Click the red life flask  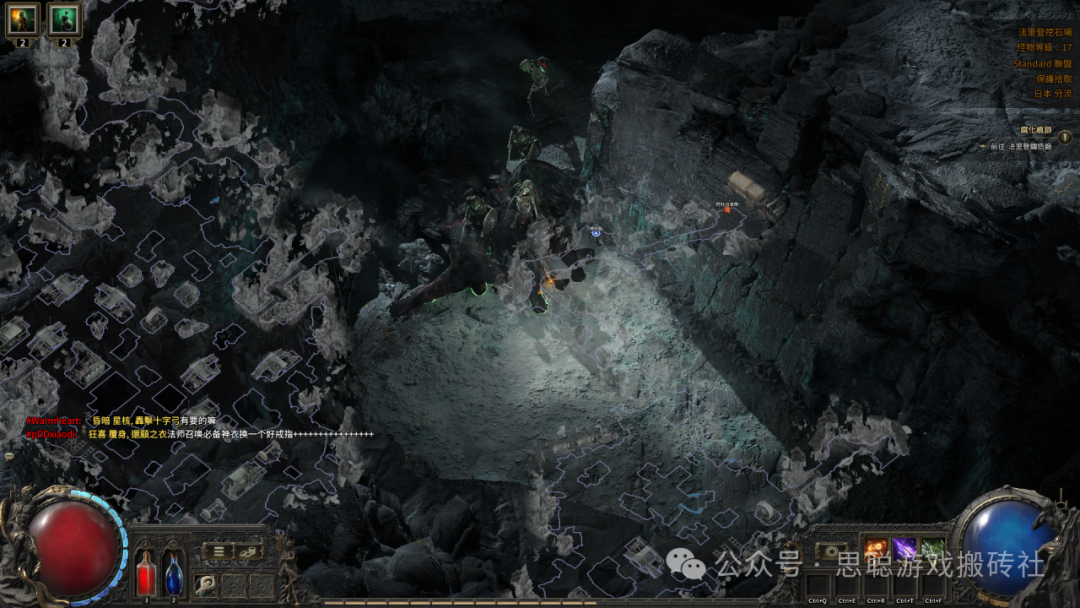pos(146,573)
